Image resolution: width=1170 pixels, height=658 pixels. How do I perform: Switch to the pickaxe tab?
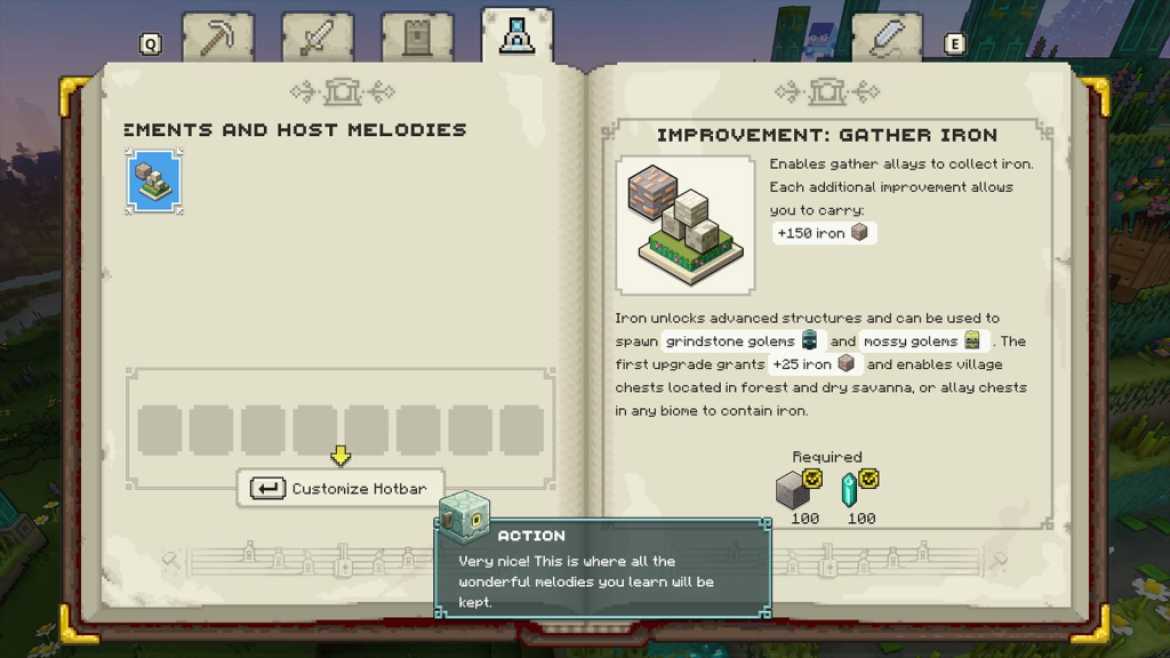click(217, 38)
